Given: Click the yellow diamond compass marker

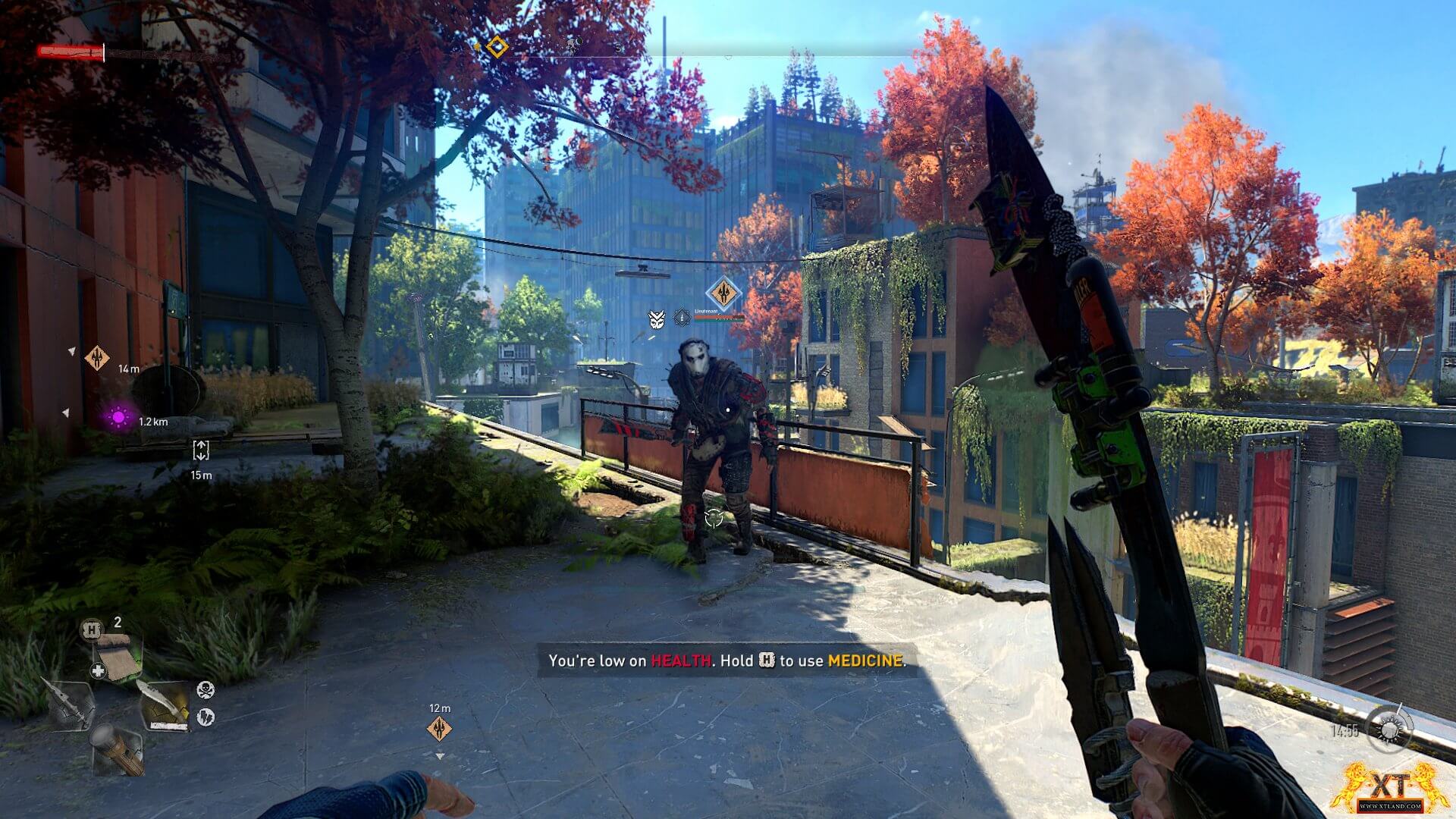Looking at the screenshot, I should click(497, 47).
